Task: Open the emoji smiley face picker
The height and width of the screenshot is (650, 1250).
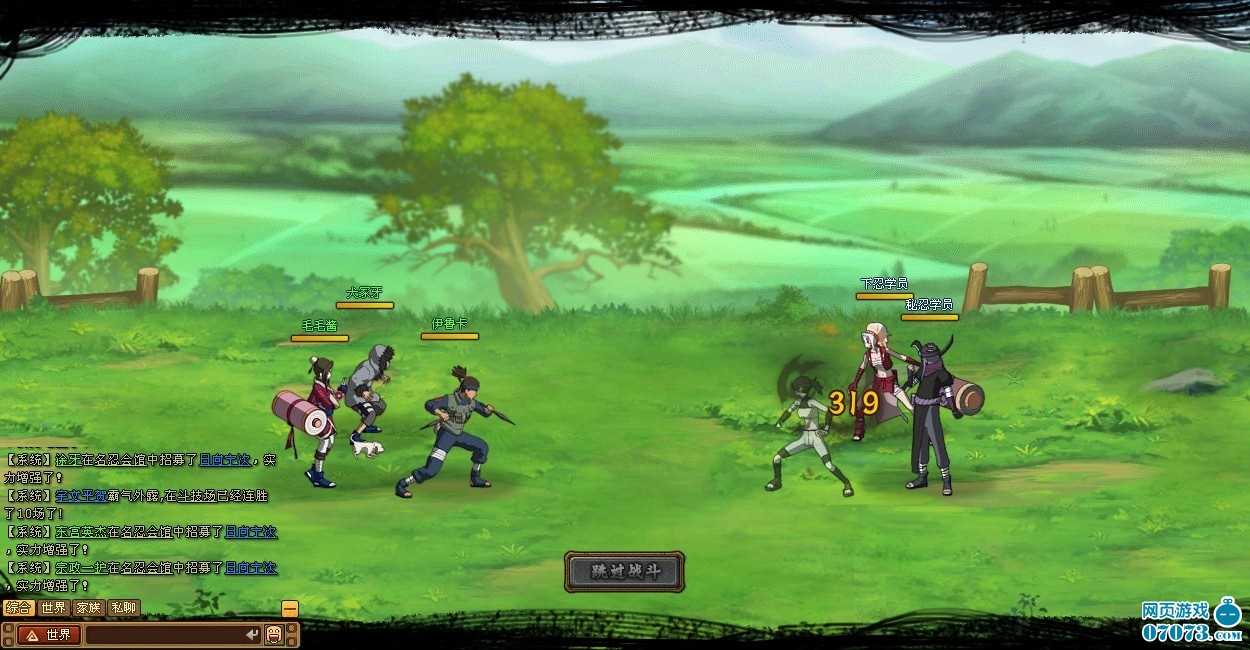Action: pyautogui.click(x=274, y=634)
